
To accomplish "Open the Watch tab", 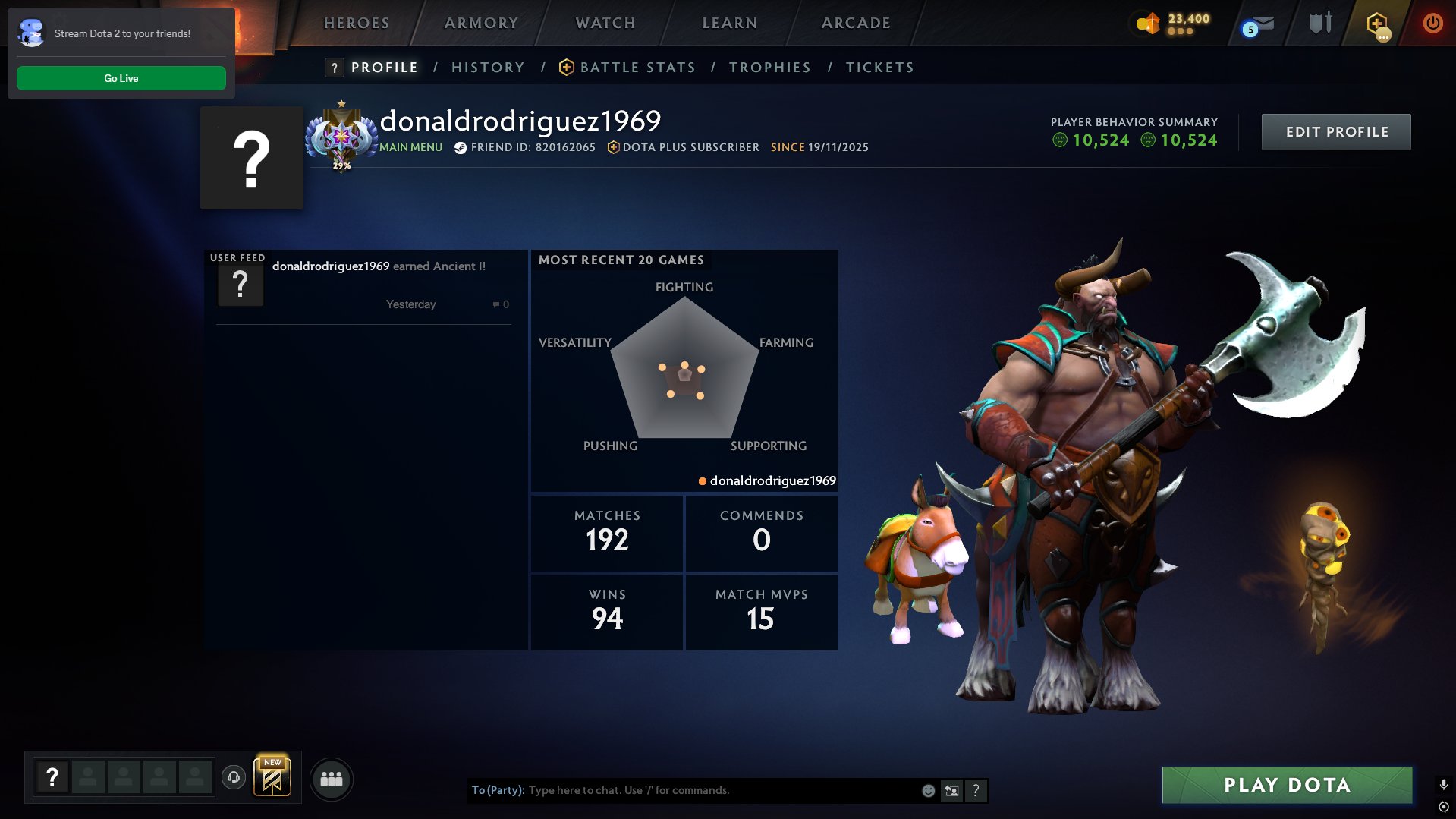I will [605, 23].
